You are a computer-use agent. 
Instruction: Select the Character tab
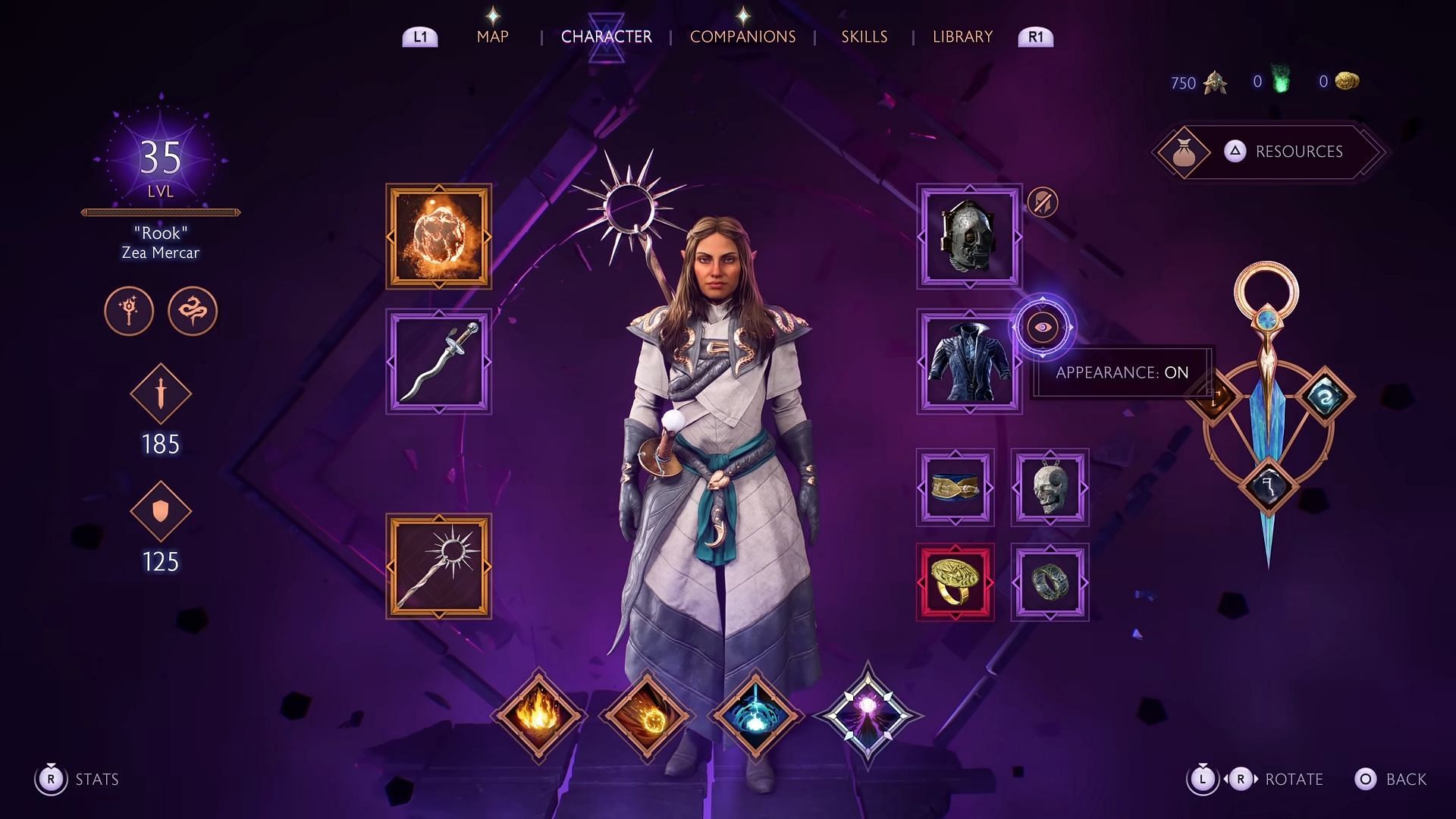(606, 36)
